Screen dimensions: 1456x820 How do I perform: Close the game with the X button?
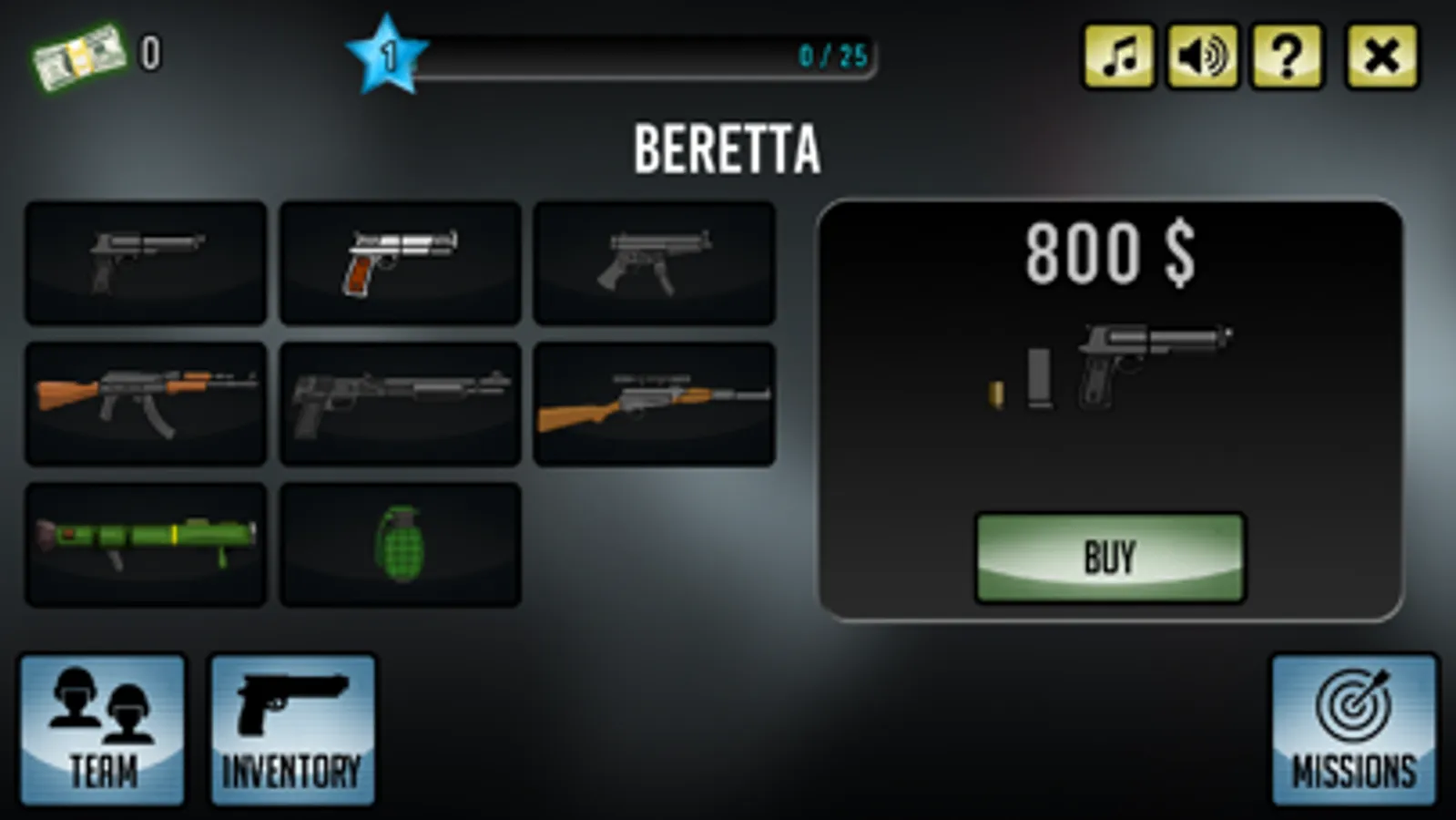(x=1381, y=56)
